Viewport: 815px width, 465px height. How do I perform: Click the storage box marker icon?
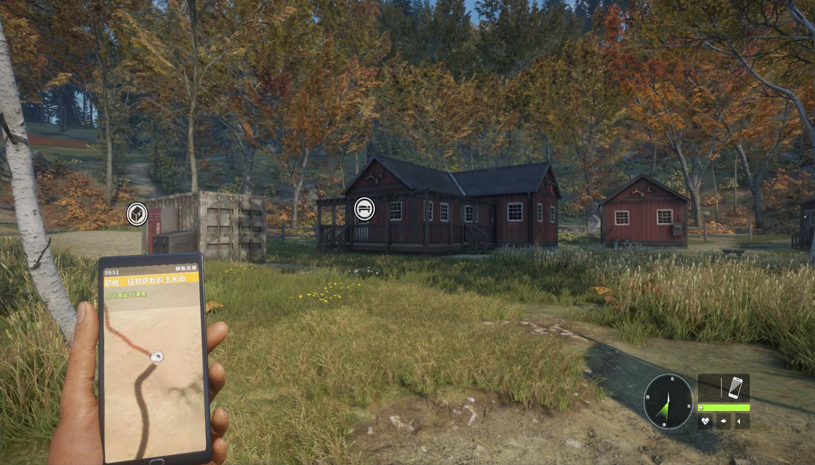[x=137, y=213]
